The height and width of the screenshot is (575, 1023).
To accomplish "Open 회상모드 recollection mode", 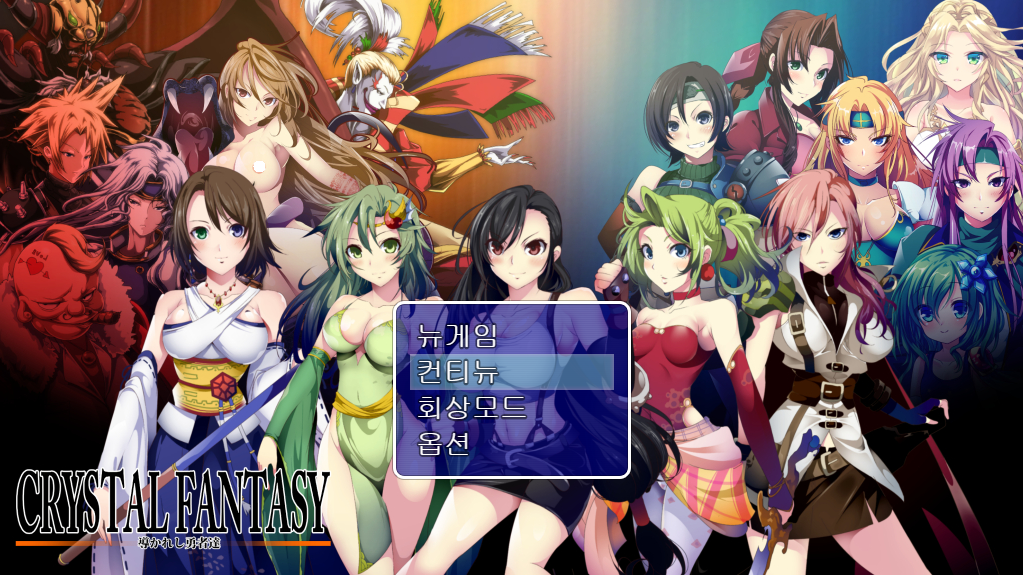I will [471, 408].
